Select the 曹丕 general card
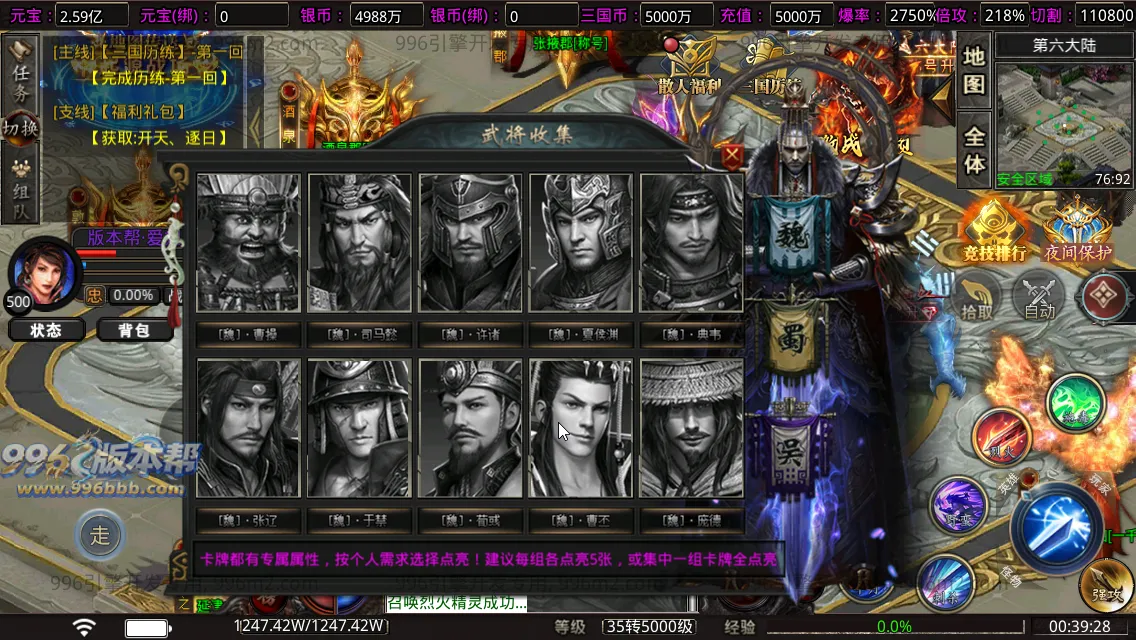Viewport: 1136px width, 640px height. [581, 428]
